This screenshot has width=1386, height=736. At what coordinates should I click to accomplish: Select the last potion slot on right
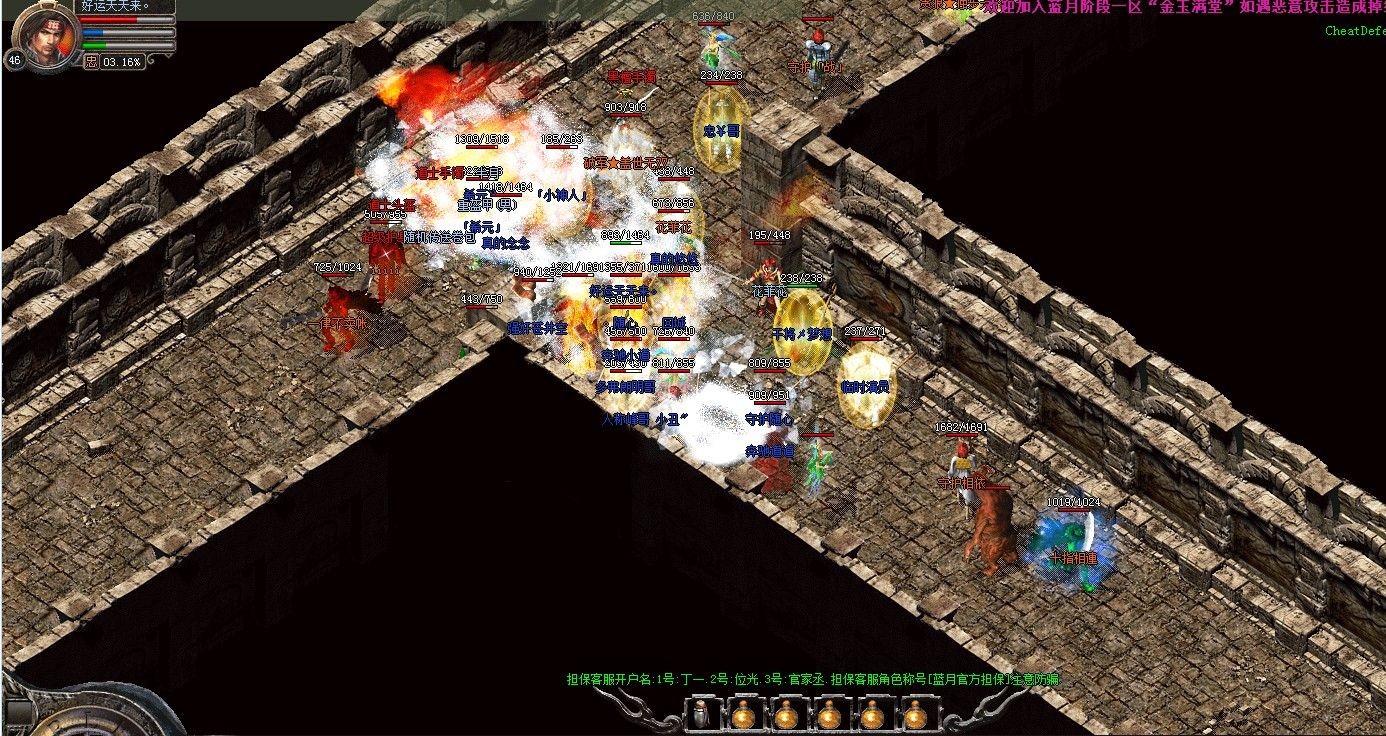point(913,716)
